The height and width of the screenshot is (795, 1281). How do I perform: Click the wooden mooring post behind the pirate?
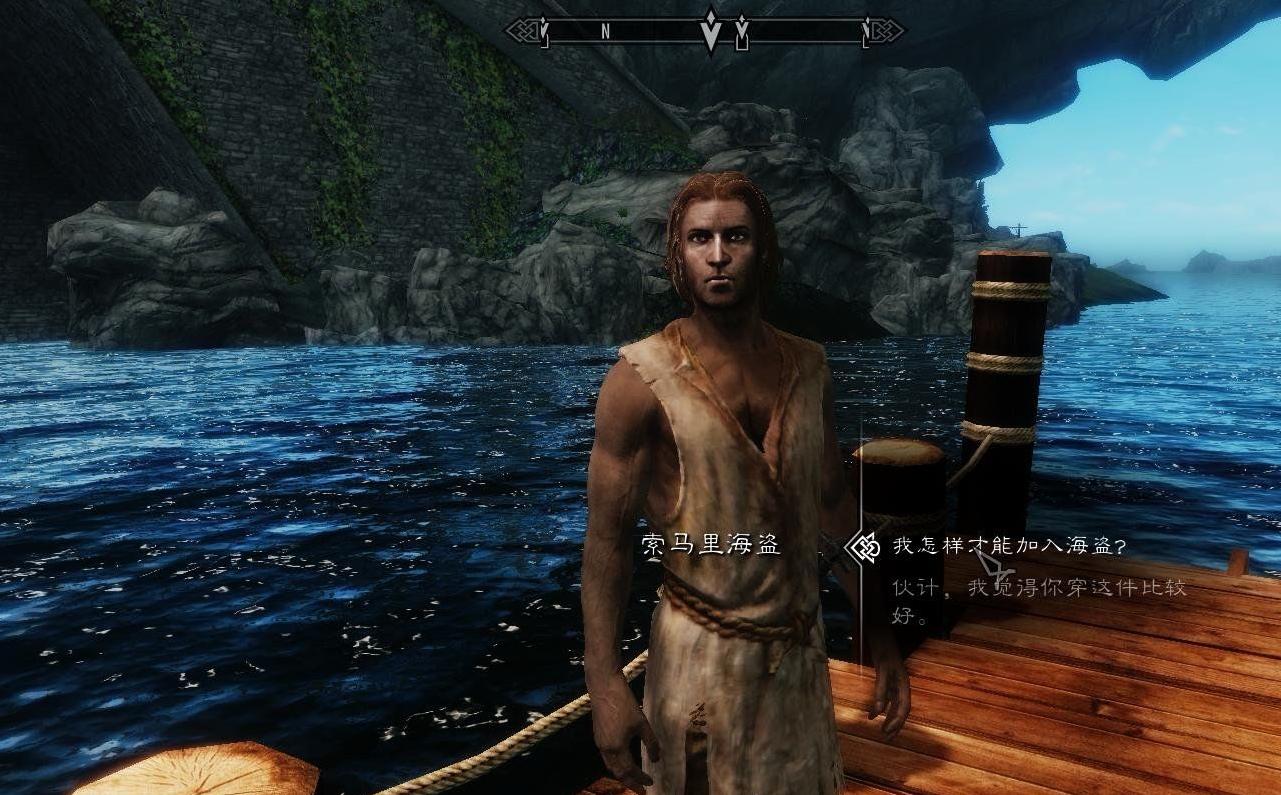coord(1010,330)
